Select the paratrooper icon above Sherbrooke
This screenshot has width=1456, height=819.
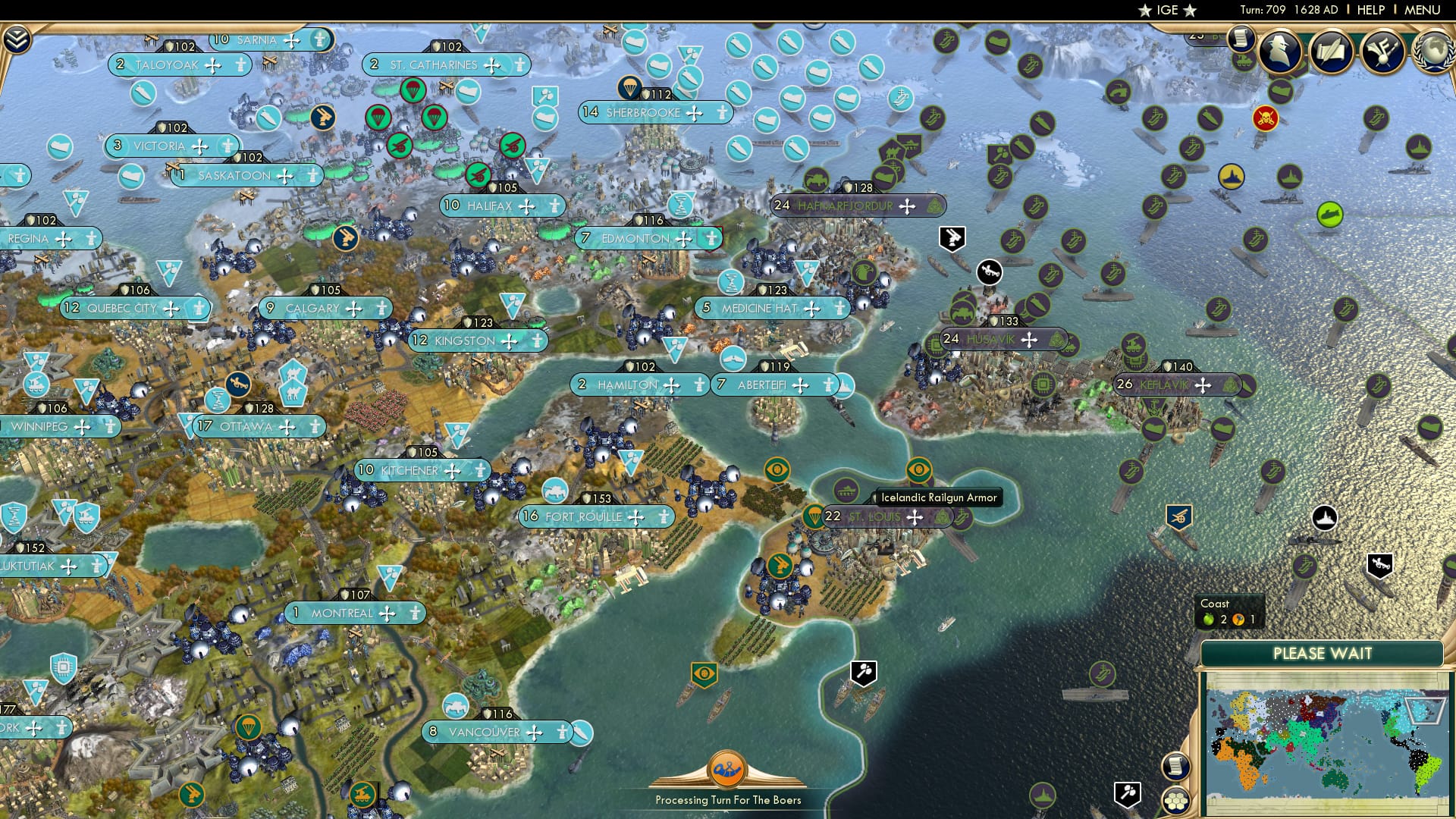click(630, 89)
